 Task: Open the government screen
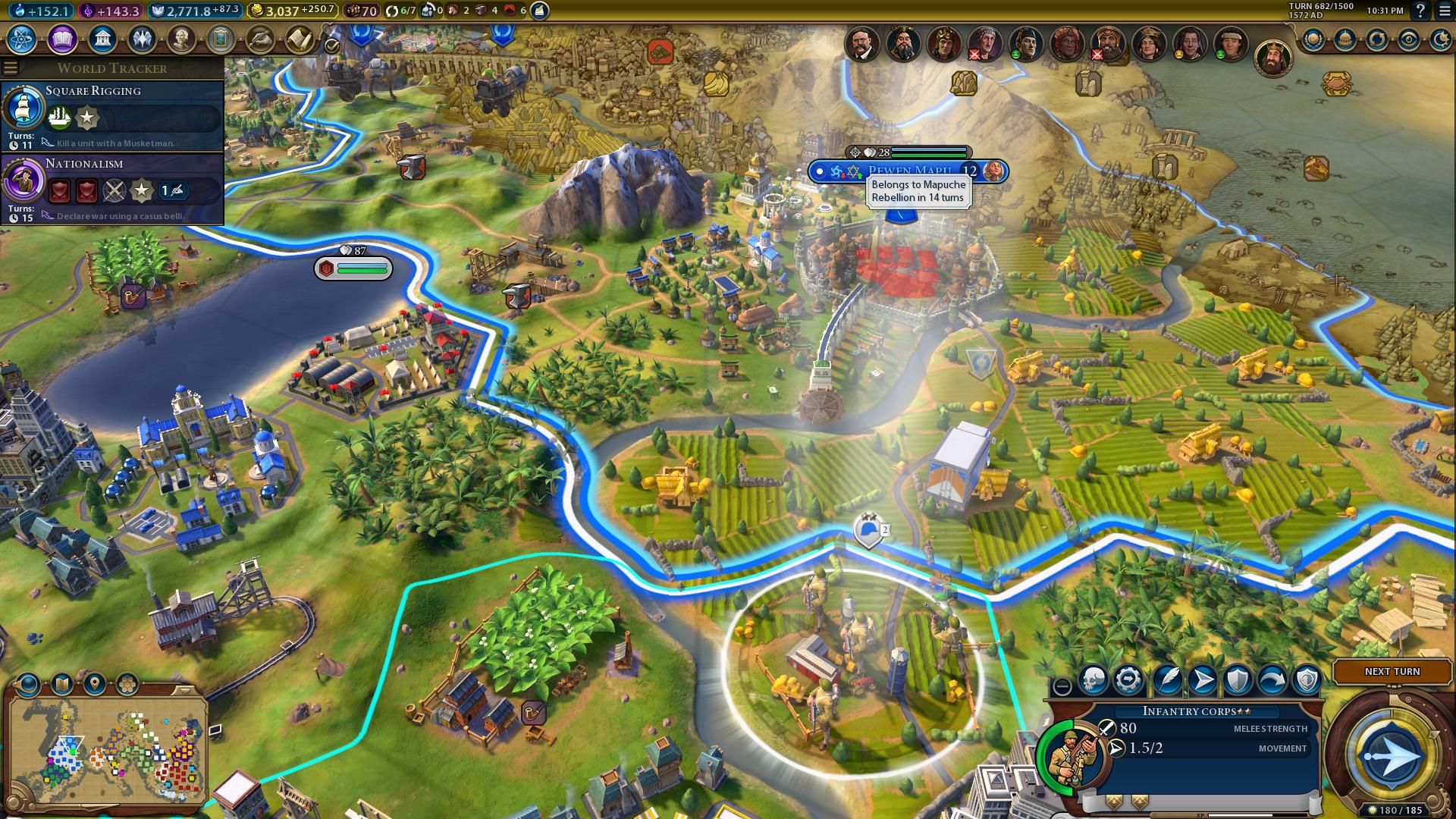pos(102,39)
